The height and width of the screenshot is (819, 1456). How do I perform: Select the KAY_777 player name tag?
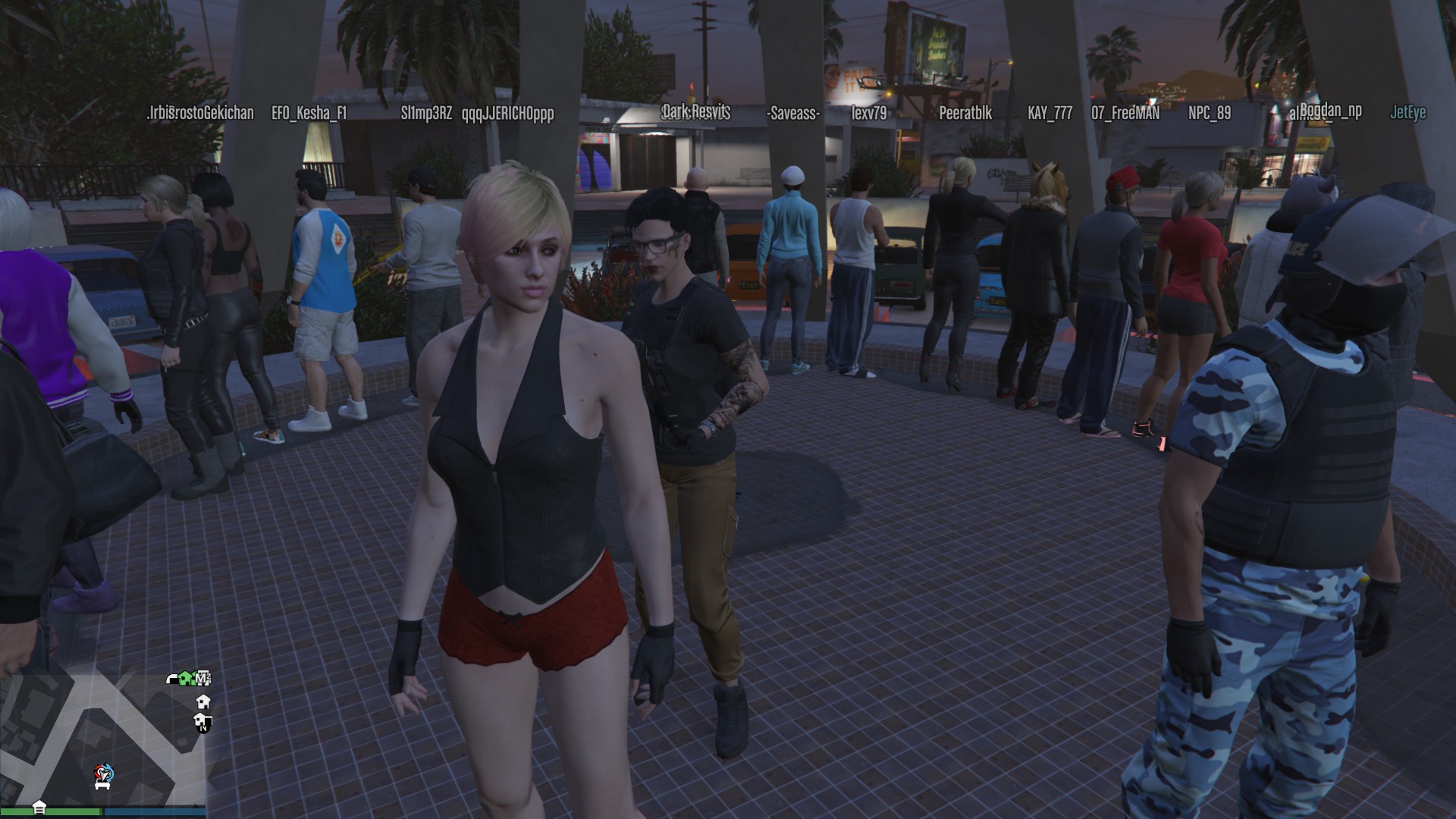click(1050, 113)
